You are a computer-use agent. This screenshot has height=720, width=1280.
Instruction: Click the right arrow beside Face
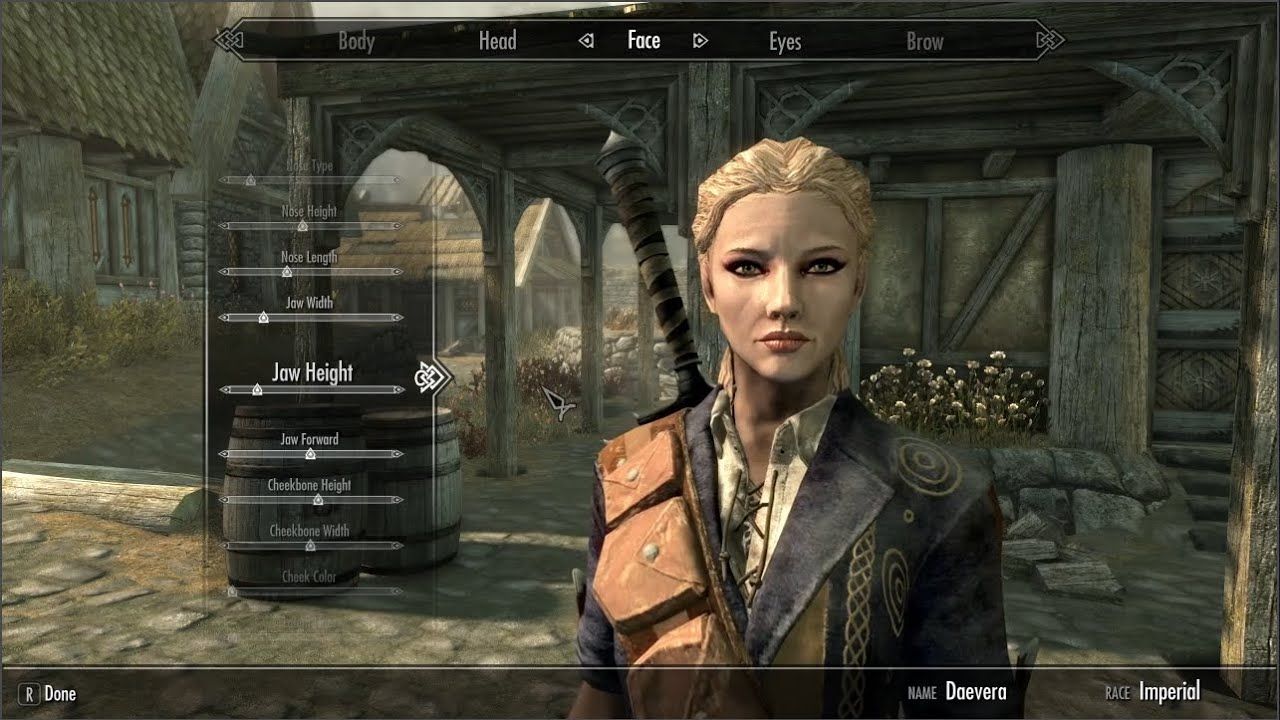[x=701, y=41]
